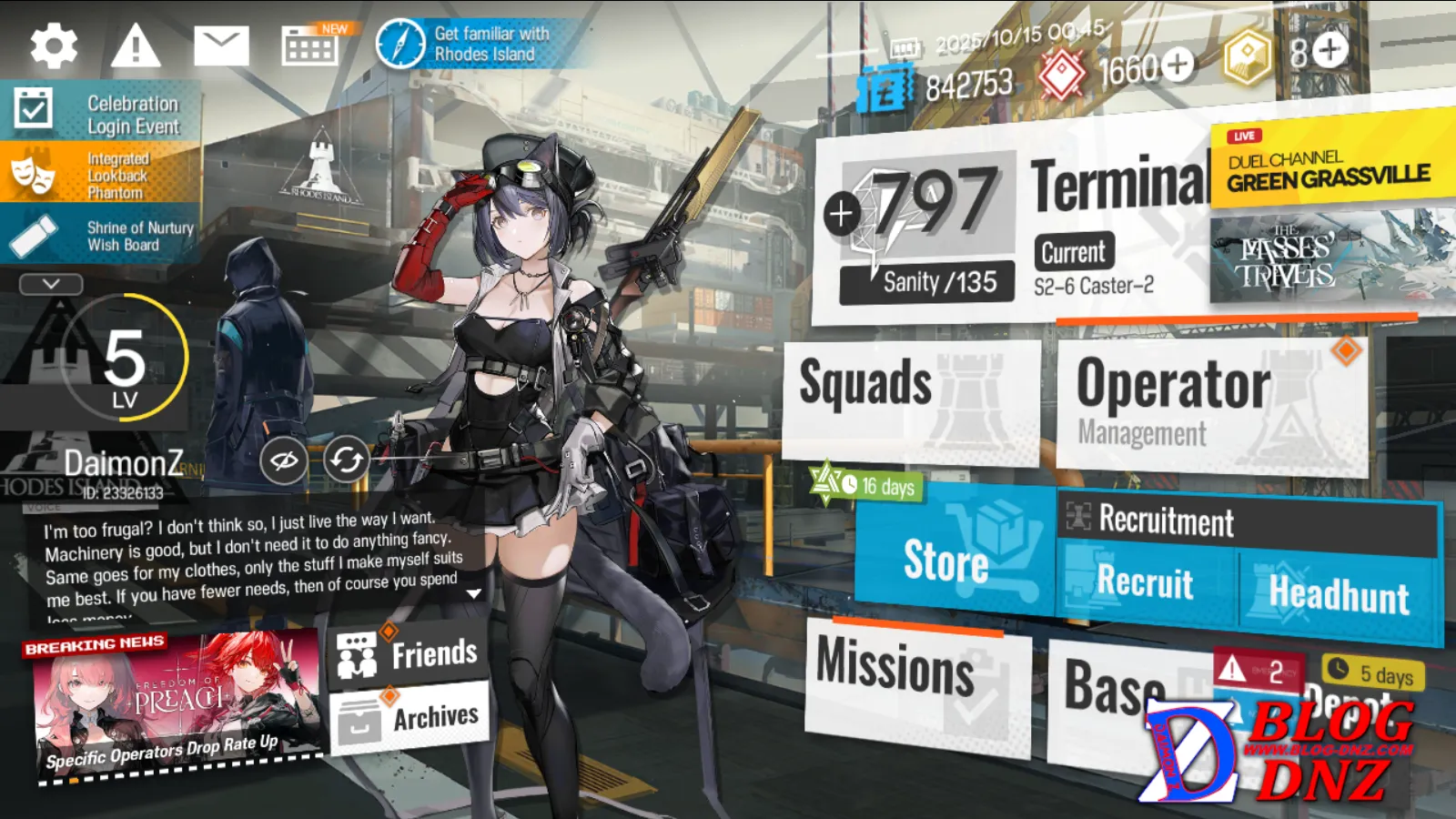This screenshot has width=1456, height=819.
Task: Open the calendar event icon
Action: 310,45
